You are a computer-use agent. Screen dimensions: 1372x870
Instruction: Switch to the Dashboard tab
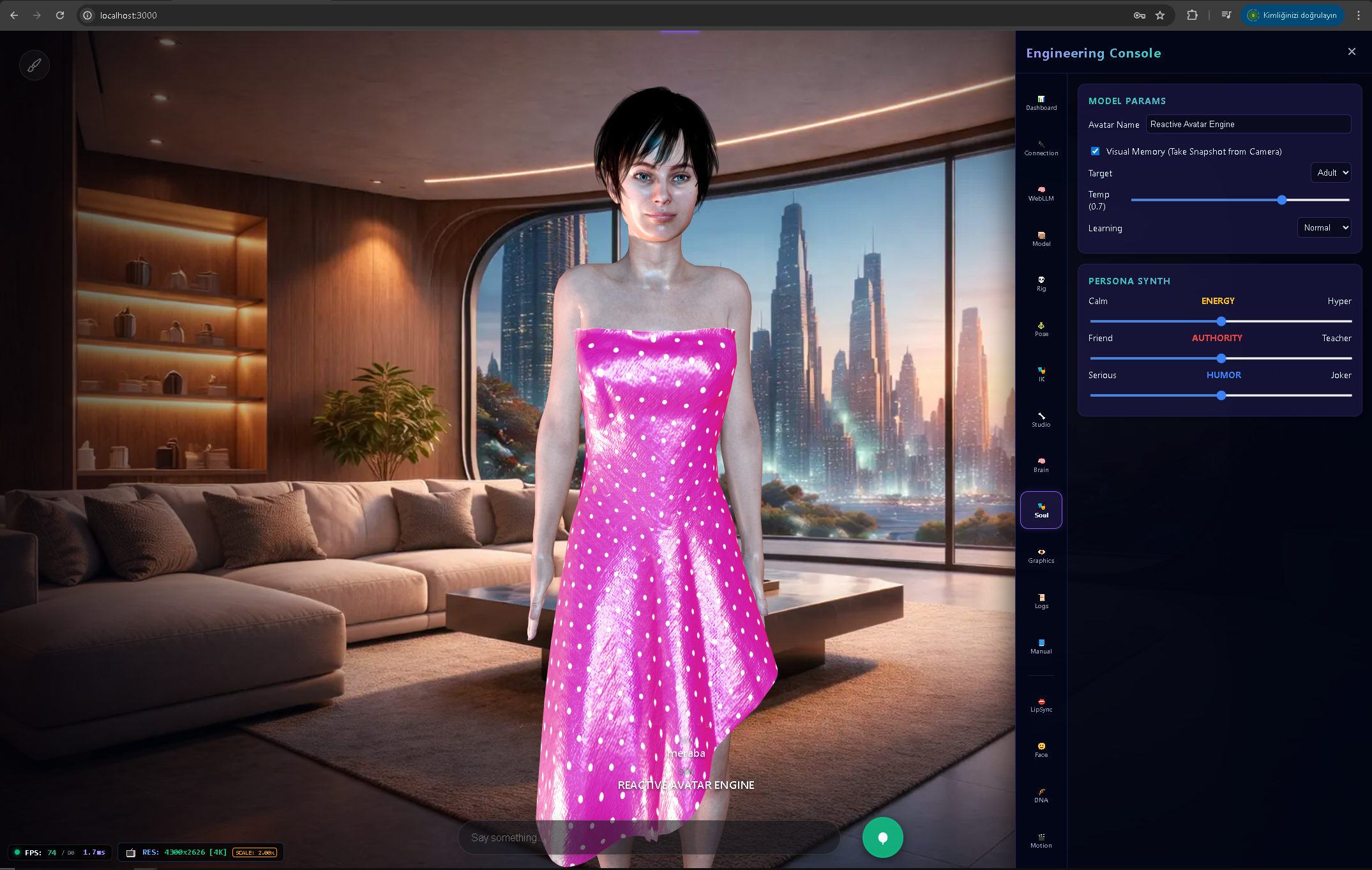(1041, 102)
